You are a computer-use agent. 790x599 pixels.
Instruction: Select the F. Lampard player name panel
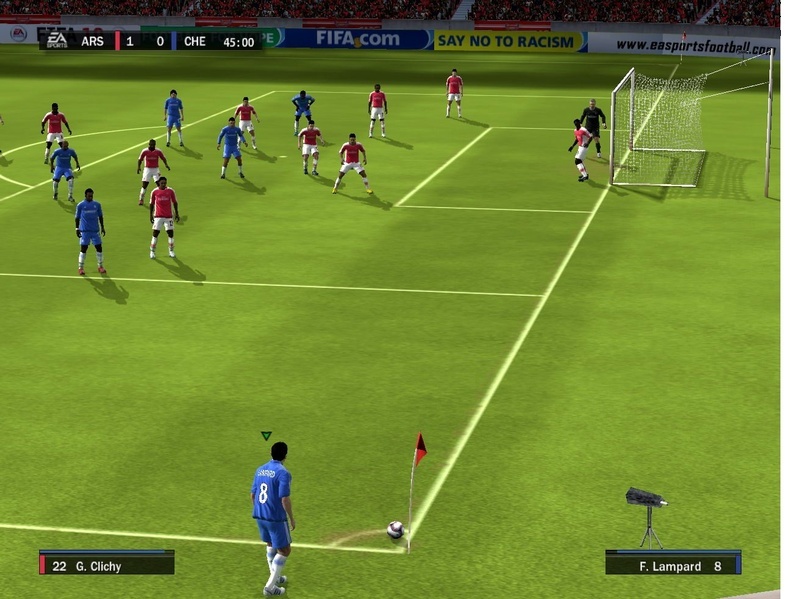point(672,565)
